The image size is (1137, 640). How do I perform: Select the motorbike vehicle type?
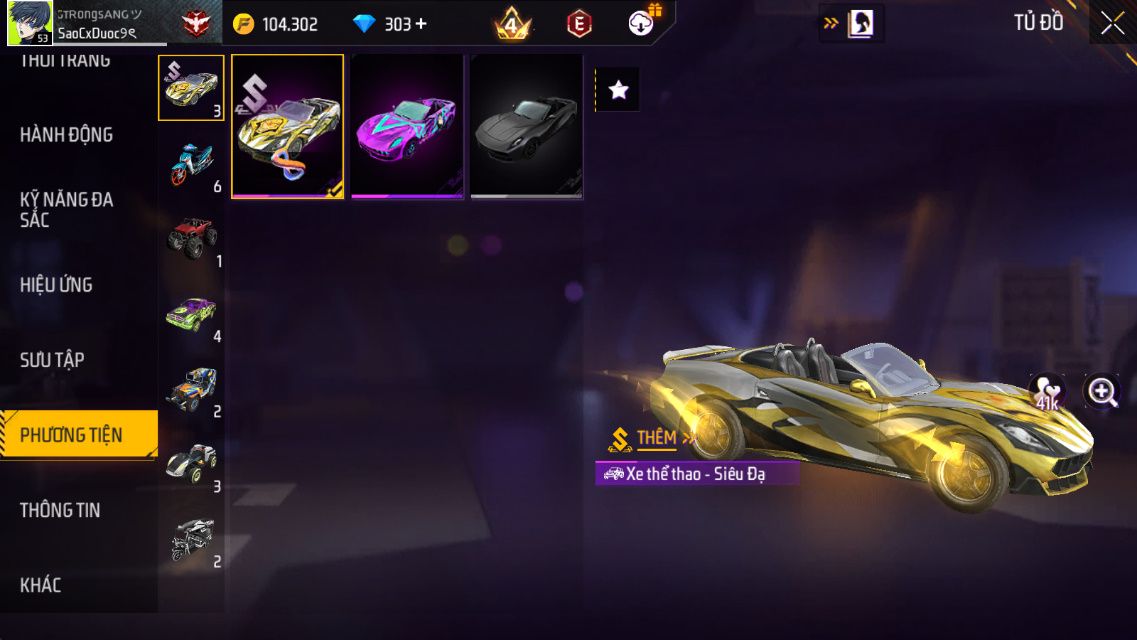tap(191, 164)
